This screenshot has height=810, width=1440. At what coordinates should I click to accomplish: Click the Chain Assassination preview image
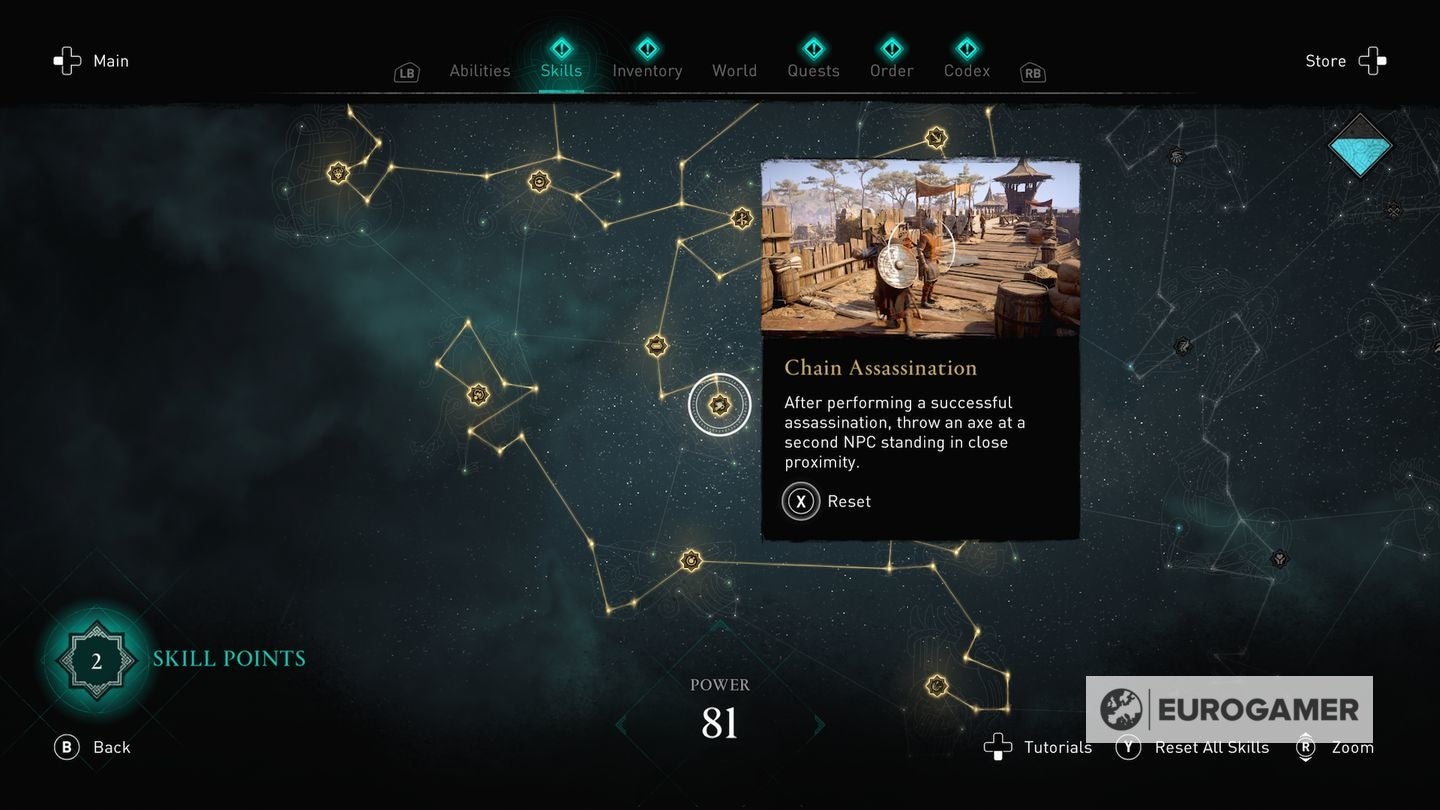920,248
